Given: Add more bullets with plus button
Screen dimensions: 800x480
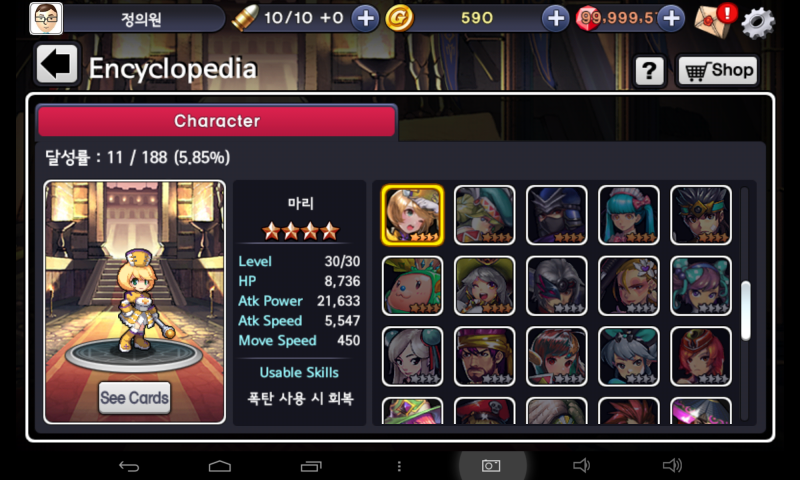Looking at the screenshot, I should [x=366, y=18].
